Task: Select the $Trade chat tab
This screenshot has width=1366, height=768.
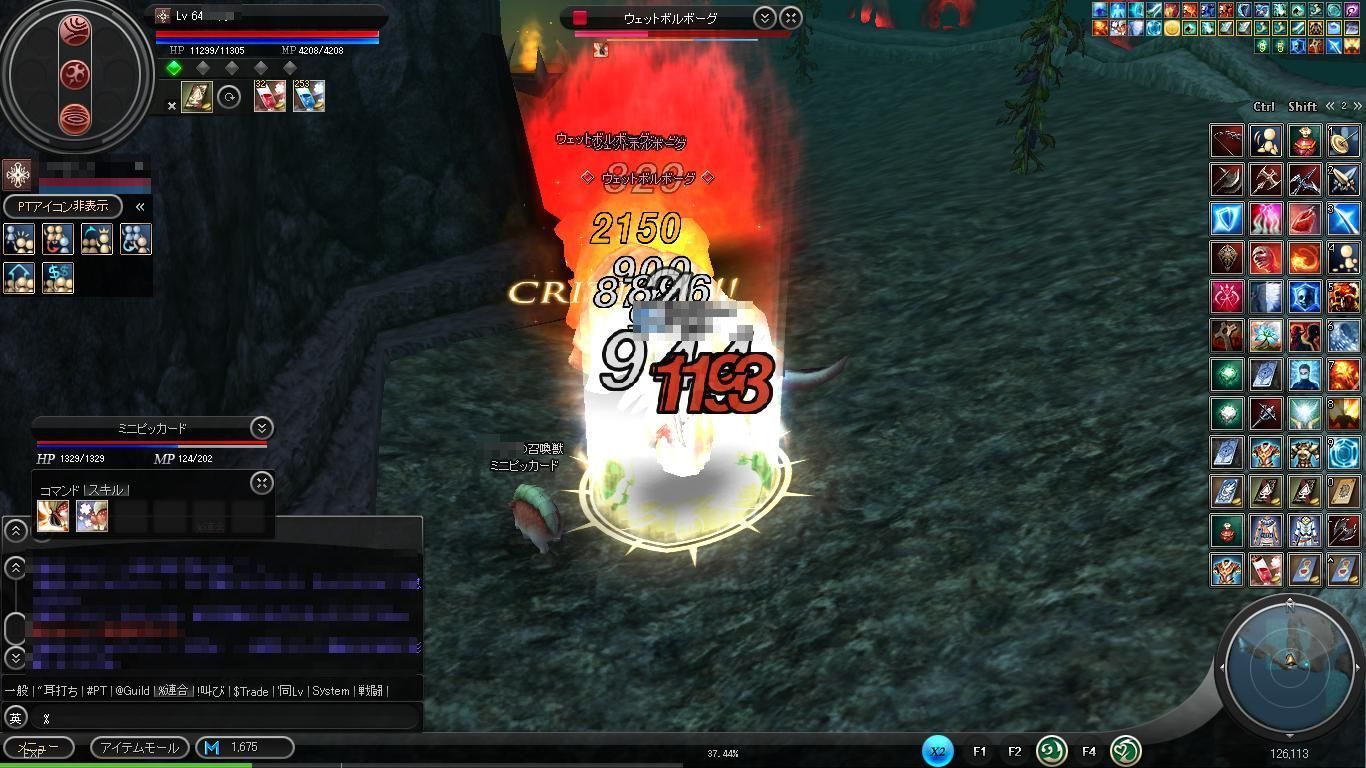Action: (x=250, y=691)
